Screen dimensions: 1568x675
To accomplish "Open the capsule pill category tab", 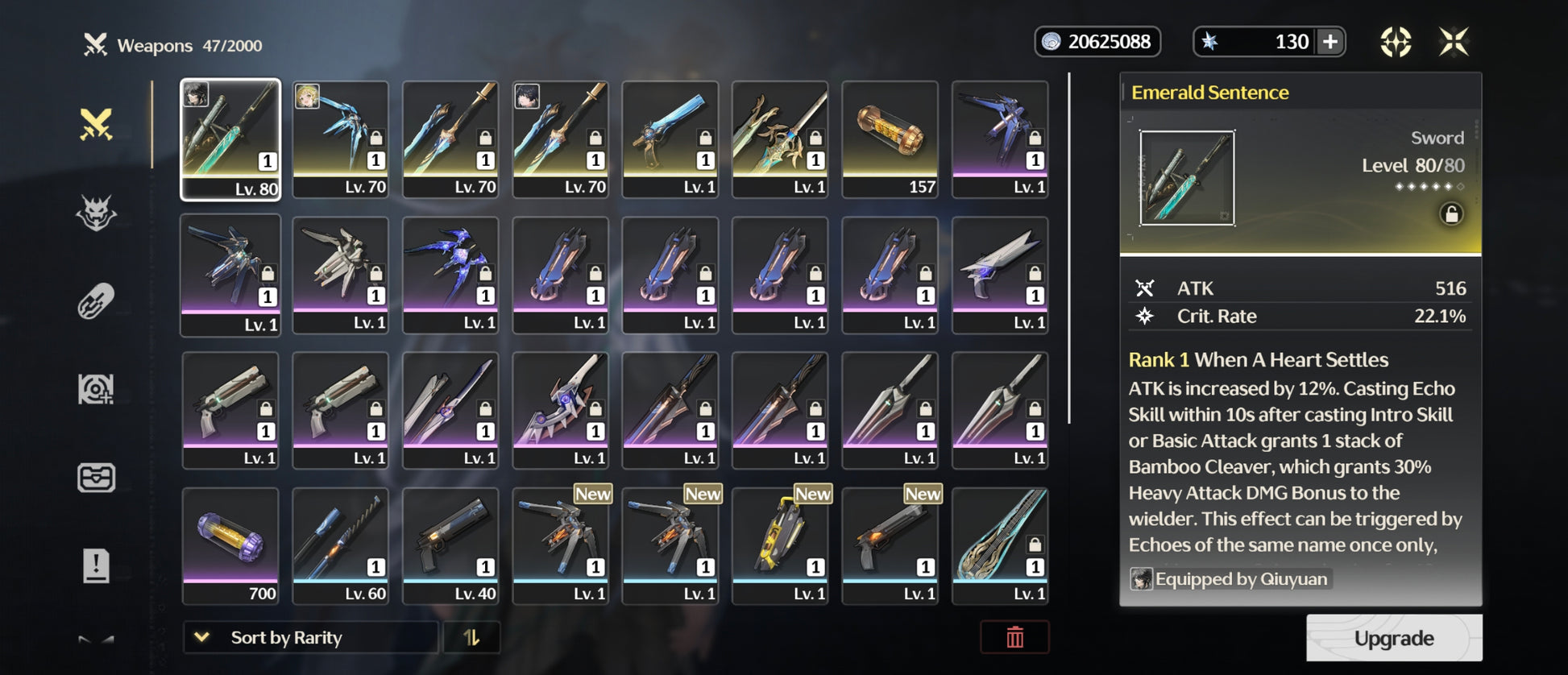I will [x=96, y=301].
